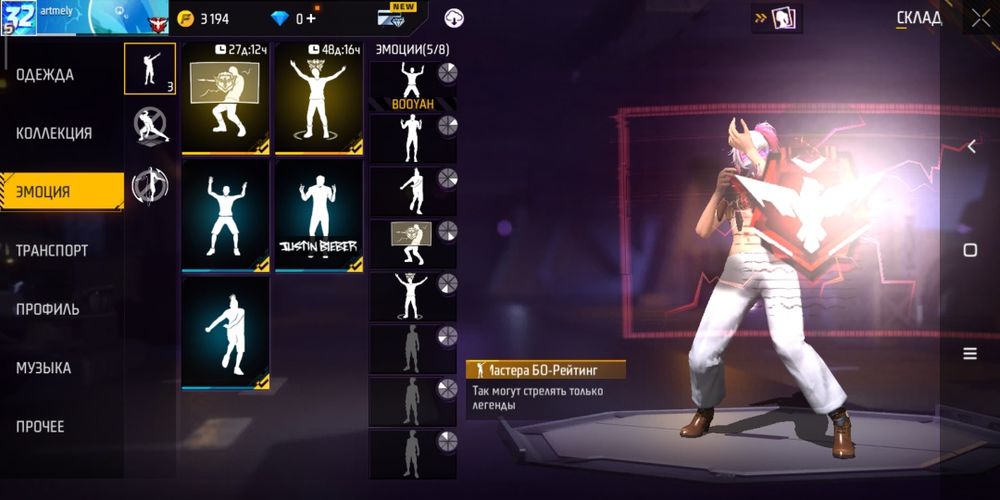The width and height of the screenshot is (1000, 500).
Task: Click the BOOYAH equipped emote slot
Action: (413, 86)
